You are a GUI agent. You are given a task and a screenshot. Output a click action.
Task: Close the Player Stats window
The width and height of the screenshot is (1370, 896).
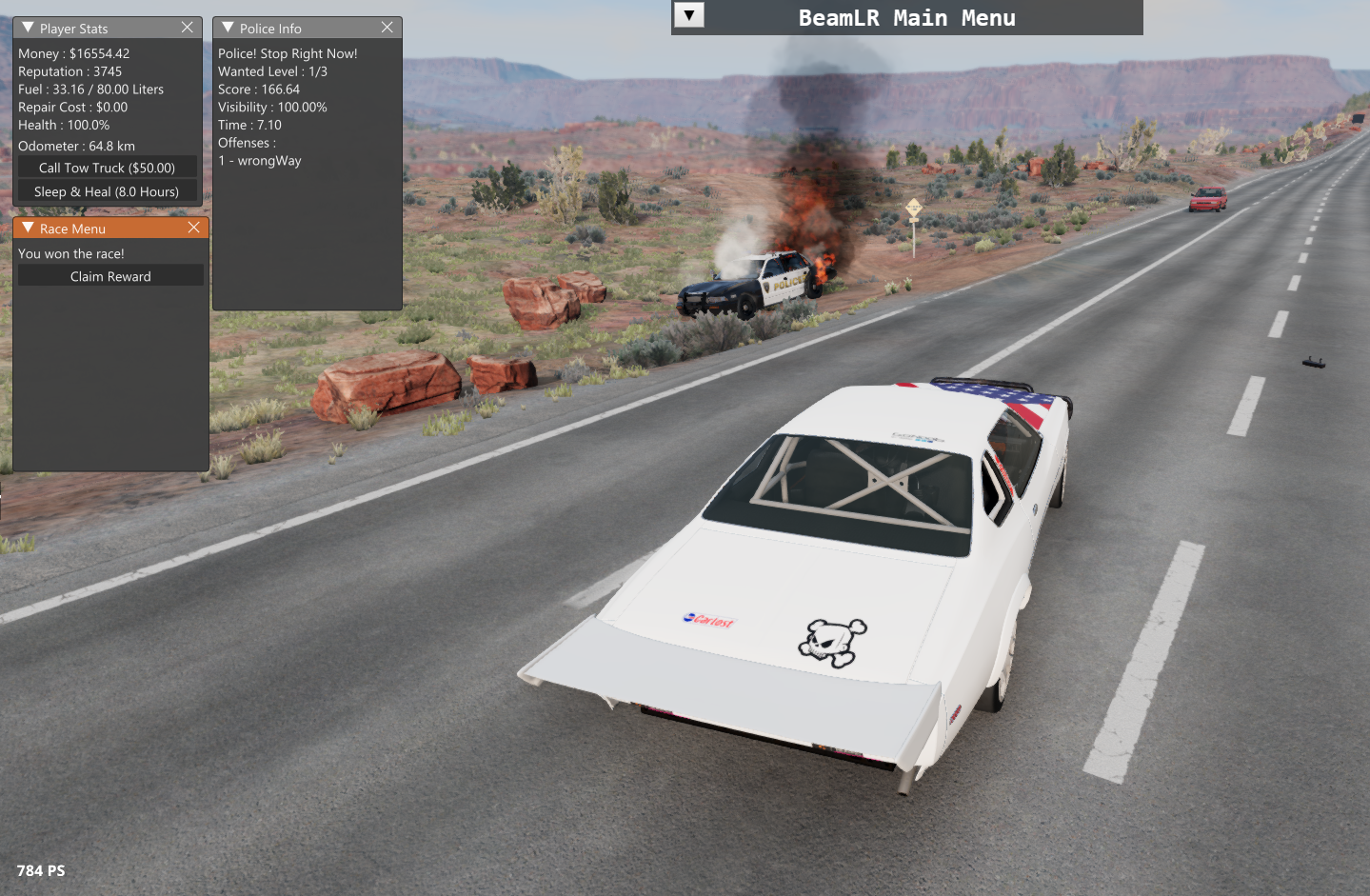188,28
